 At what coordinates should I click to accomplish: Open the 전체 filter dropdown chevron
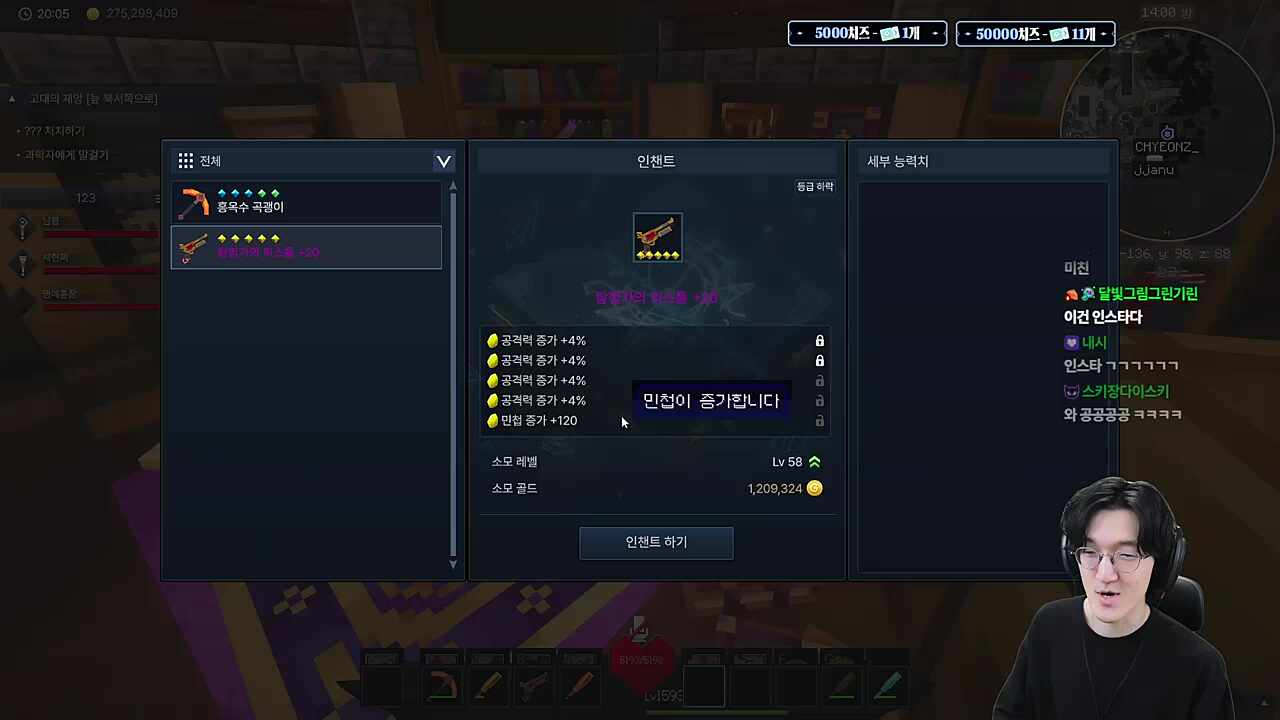pos(443,161)
